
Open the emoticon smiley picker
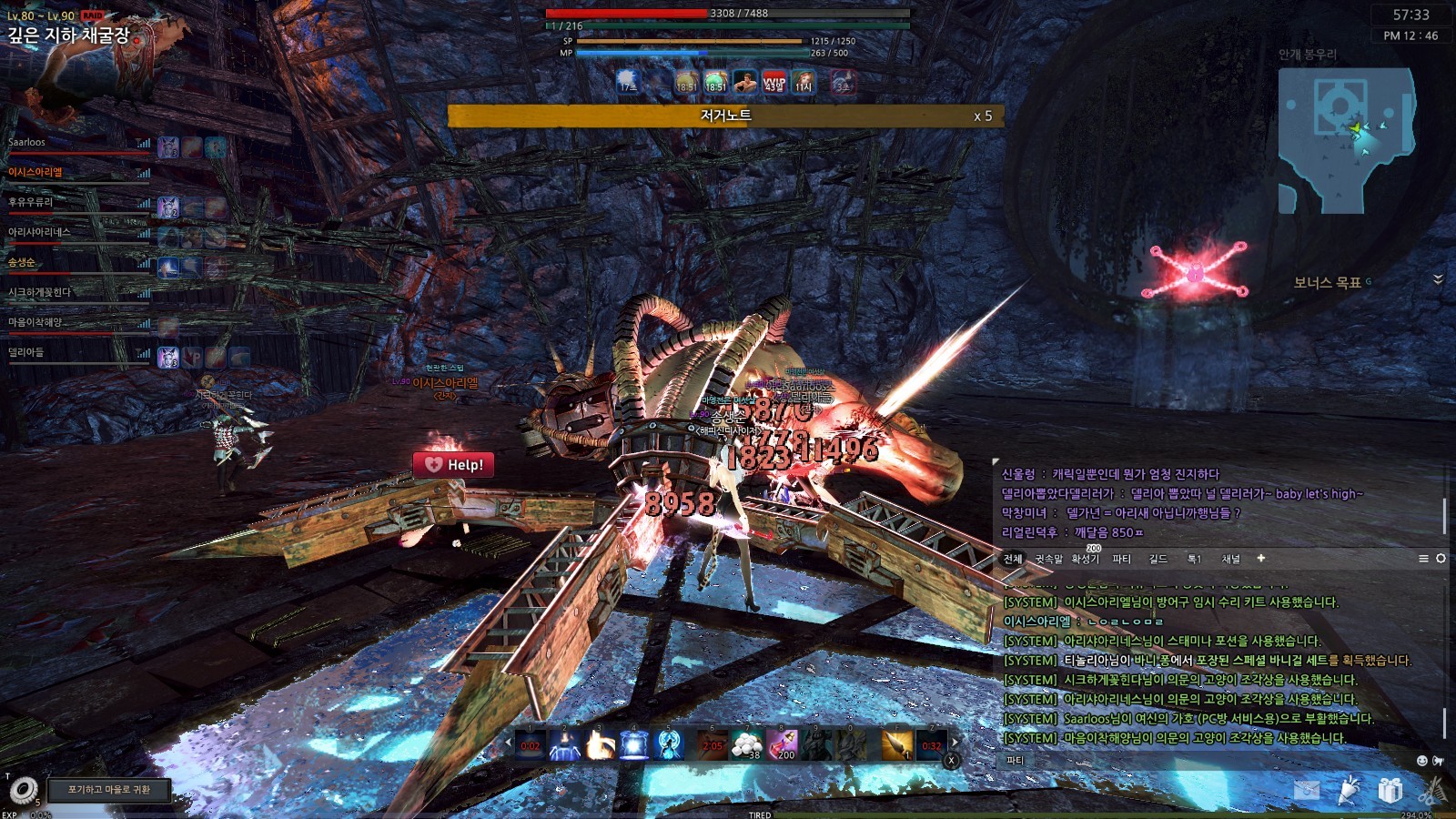click(1422, 761)
